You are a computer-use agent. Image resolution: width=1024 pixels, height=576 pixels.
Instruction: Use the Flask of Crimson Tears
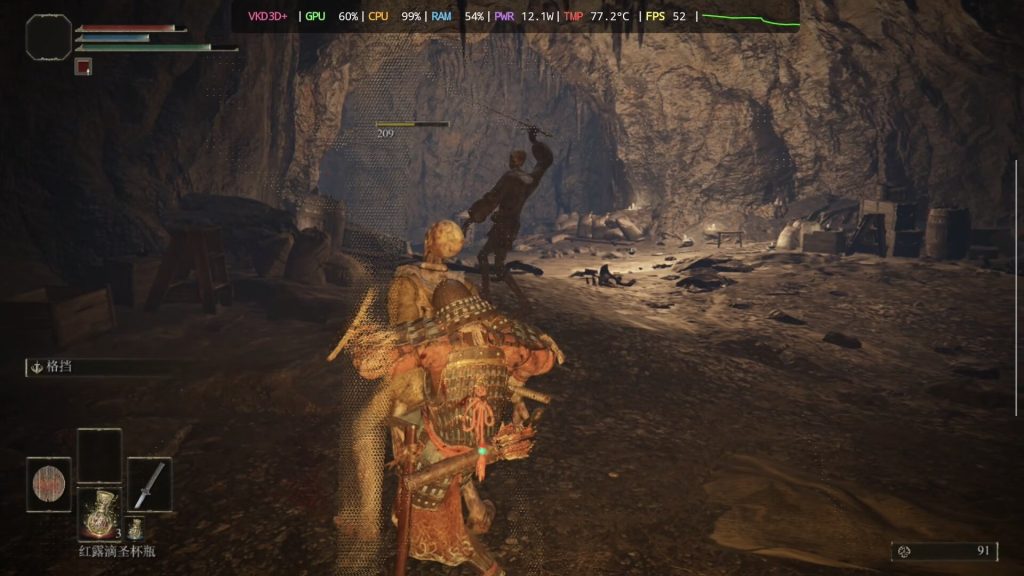point(99,514)
